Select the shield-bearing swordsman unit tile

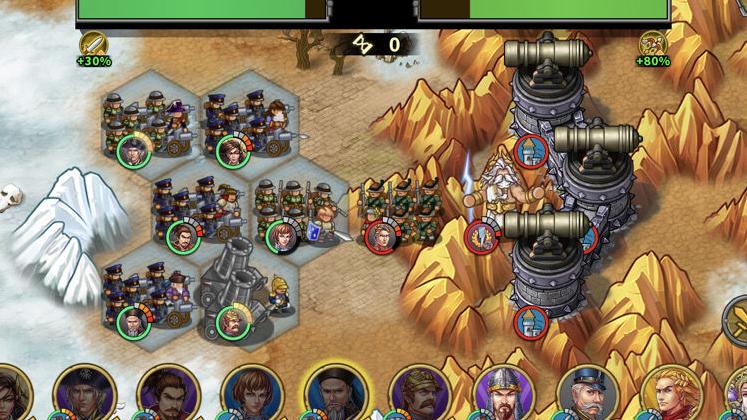pos(298,212)
